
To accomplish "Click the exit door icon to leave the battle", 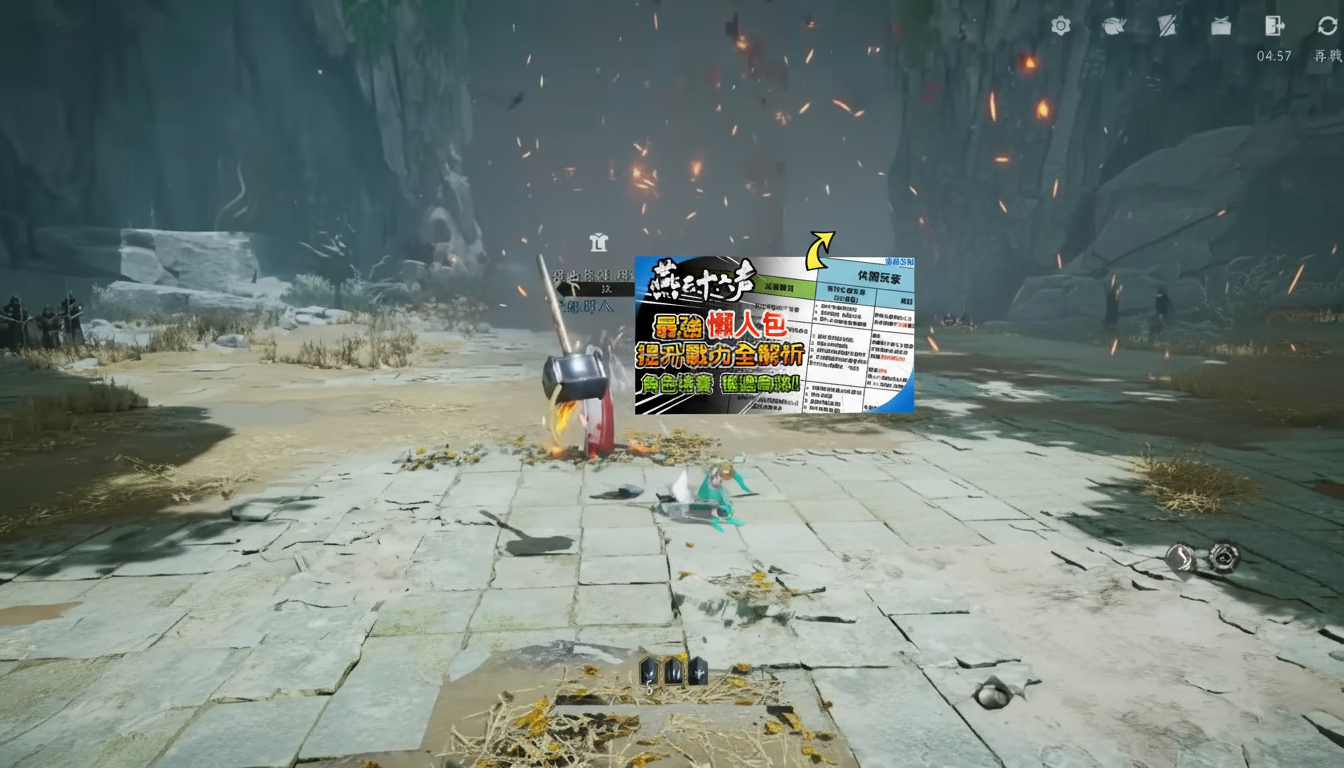I will [1272, 27].
